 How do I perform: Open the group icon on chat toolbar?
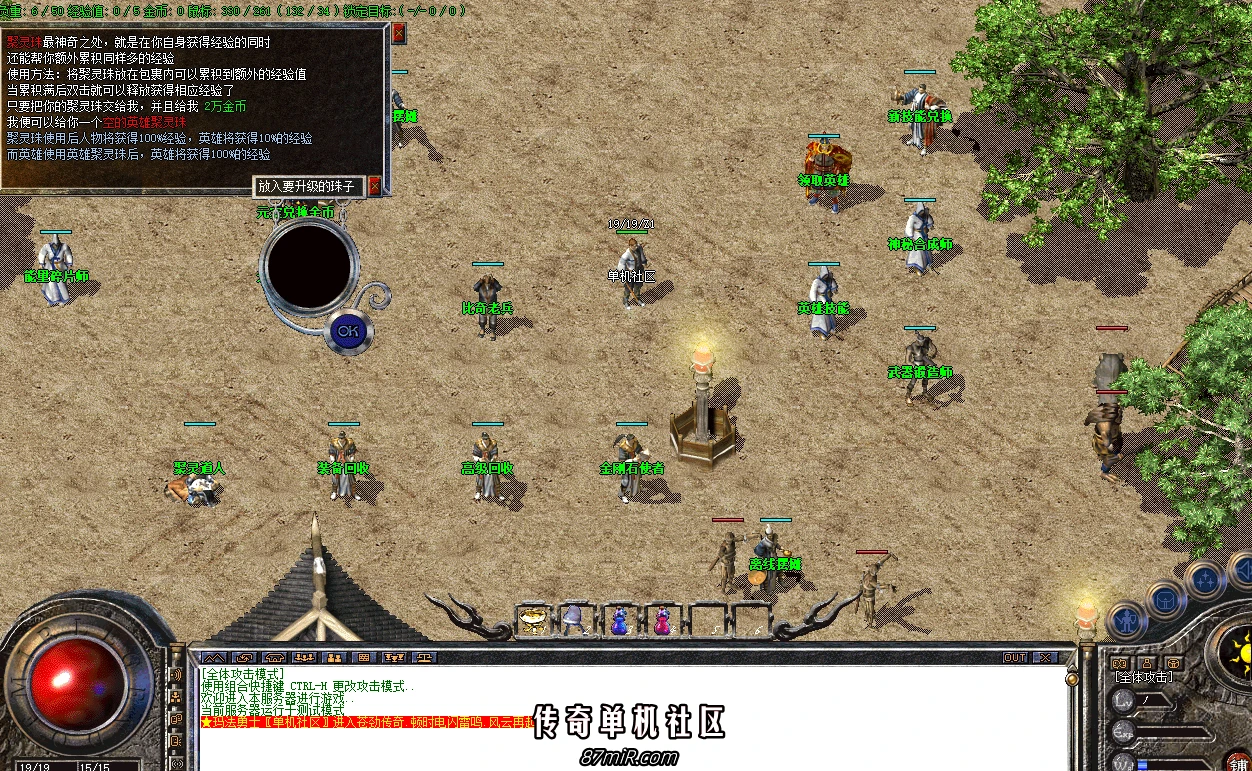[x=334, y=658]
